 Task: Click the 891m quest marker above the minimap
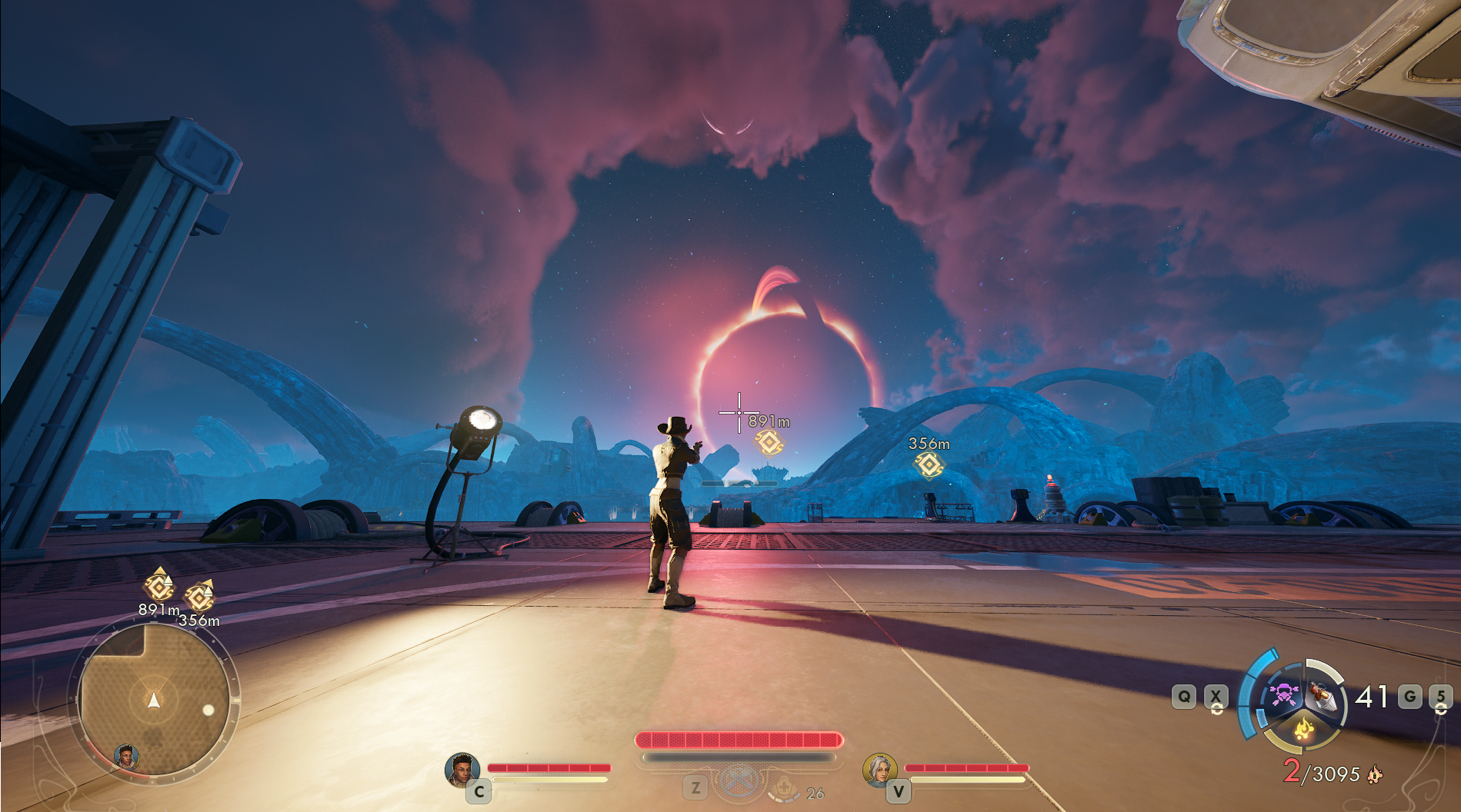tap(159, 587)
